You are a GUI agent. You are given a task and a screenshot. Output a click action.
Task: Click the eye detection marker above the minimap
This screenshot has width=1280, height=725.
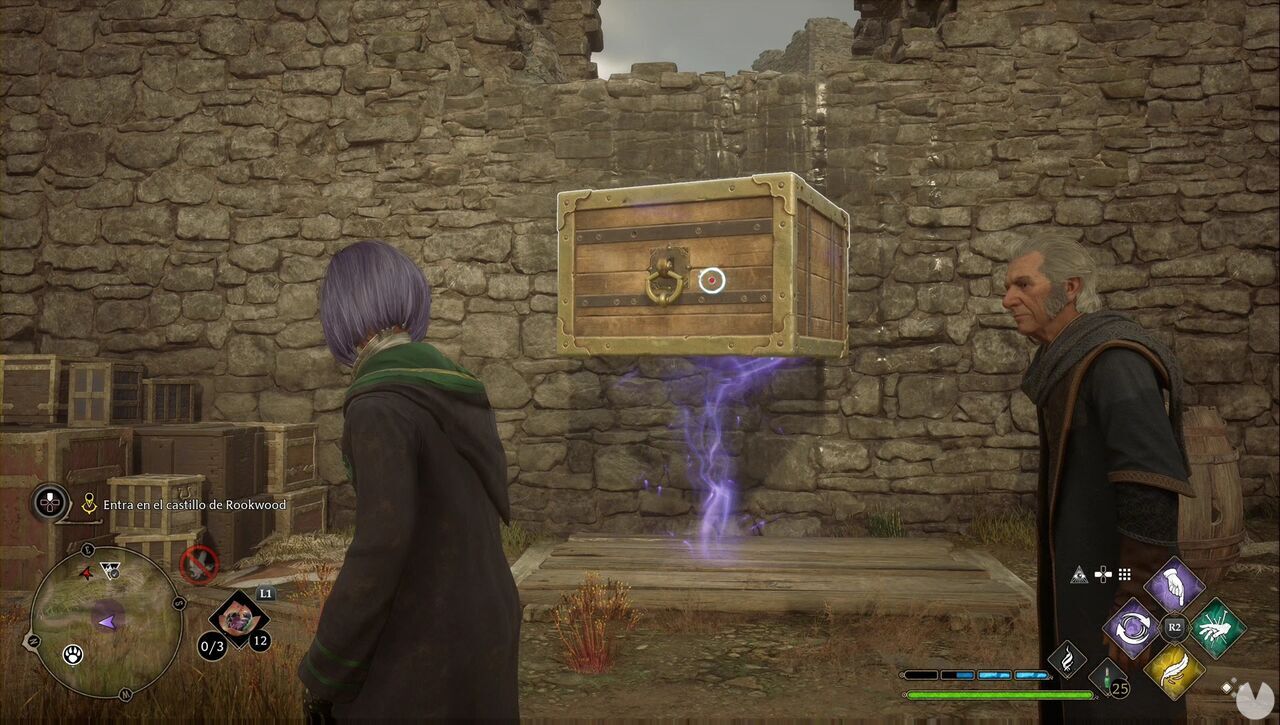[x=110, y=568]
